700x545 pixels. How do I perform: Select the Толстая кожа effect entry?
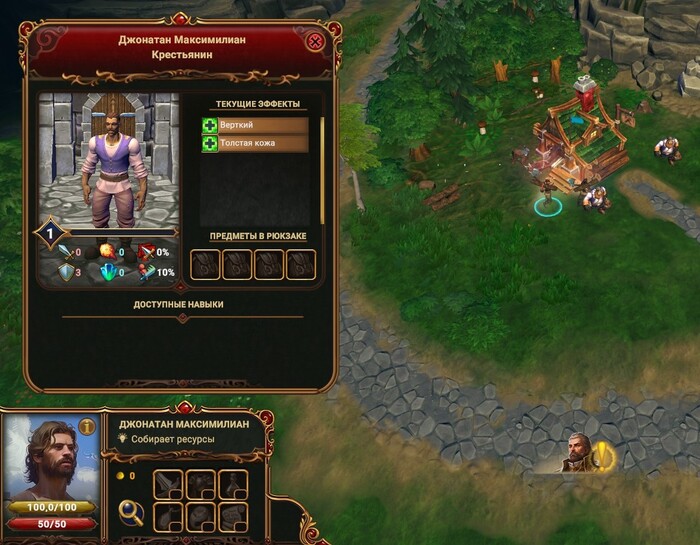point(254,144)
